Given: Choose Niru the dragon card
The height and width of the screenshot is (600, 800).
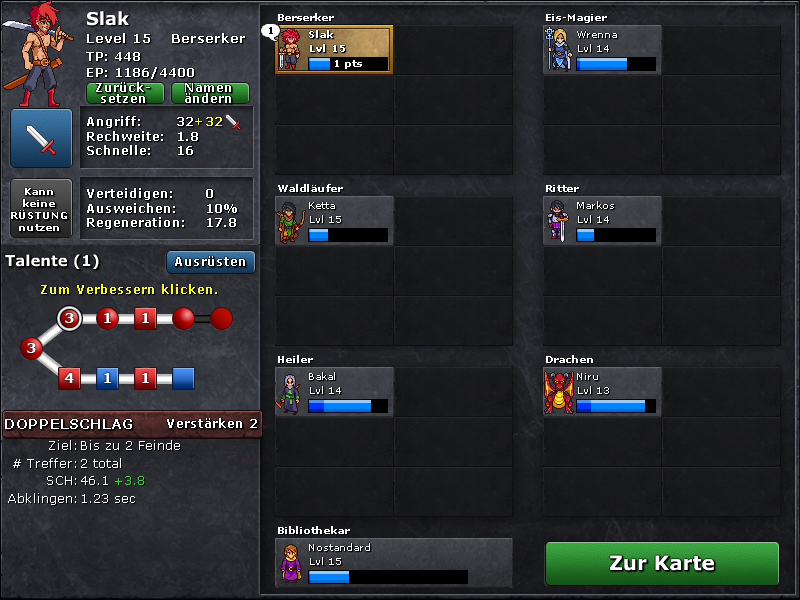Looking at the screenshot, I should click(602, 391).
